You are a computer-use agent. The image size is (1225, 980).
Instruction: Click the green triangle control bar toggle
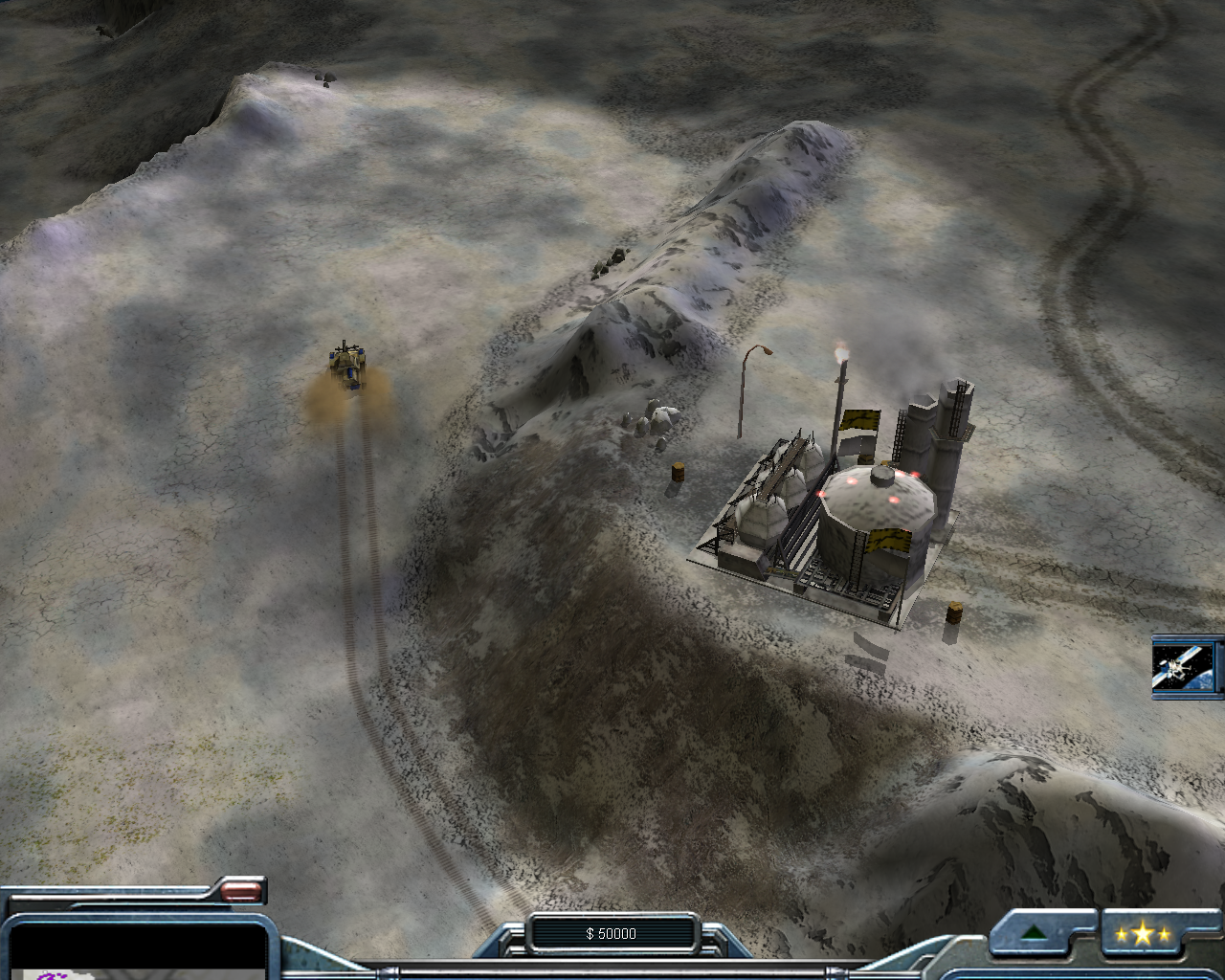pos(1033,933)
